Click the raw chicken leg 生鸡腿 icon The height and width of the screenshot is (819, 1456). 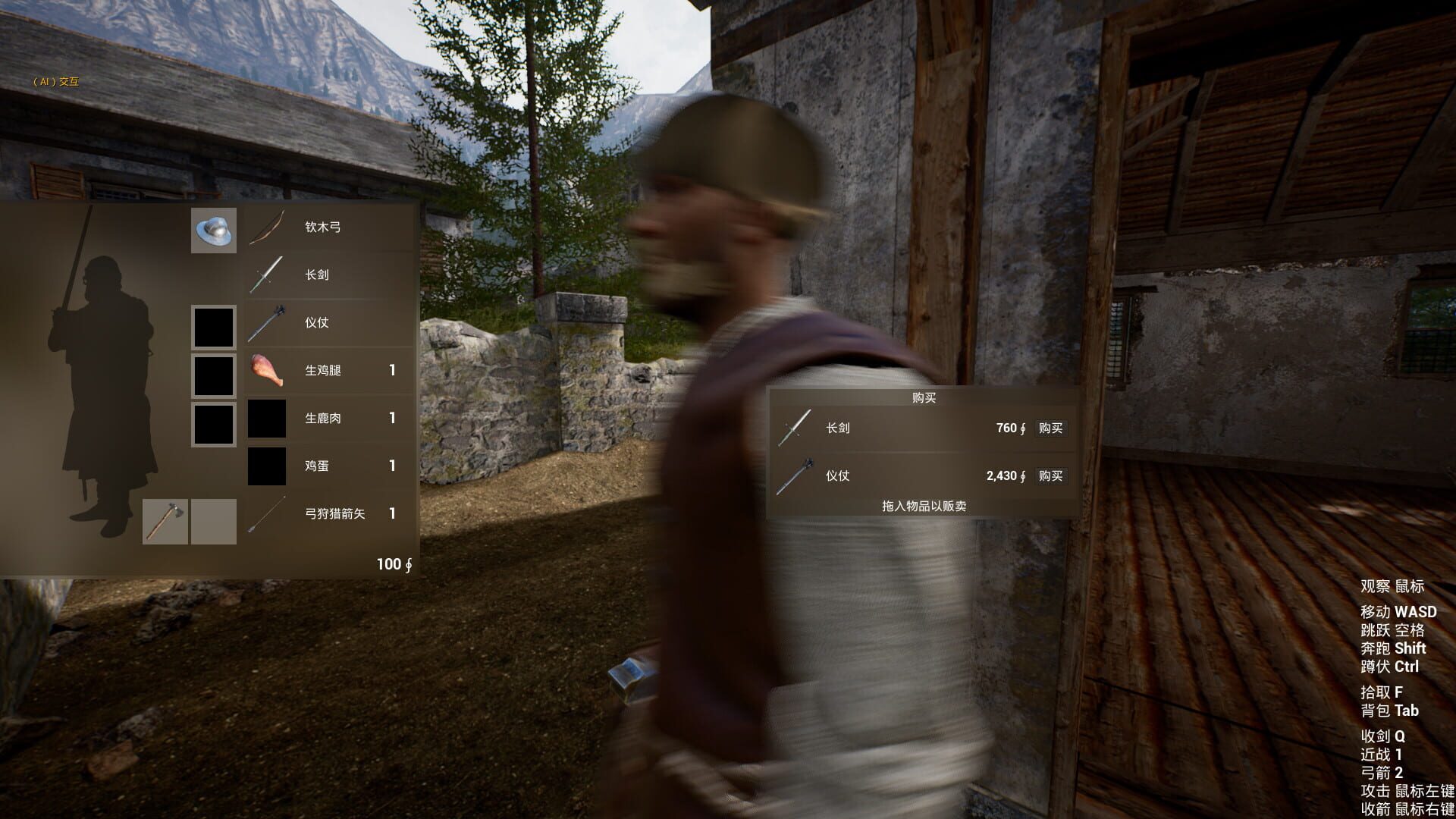point(266,371)
